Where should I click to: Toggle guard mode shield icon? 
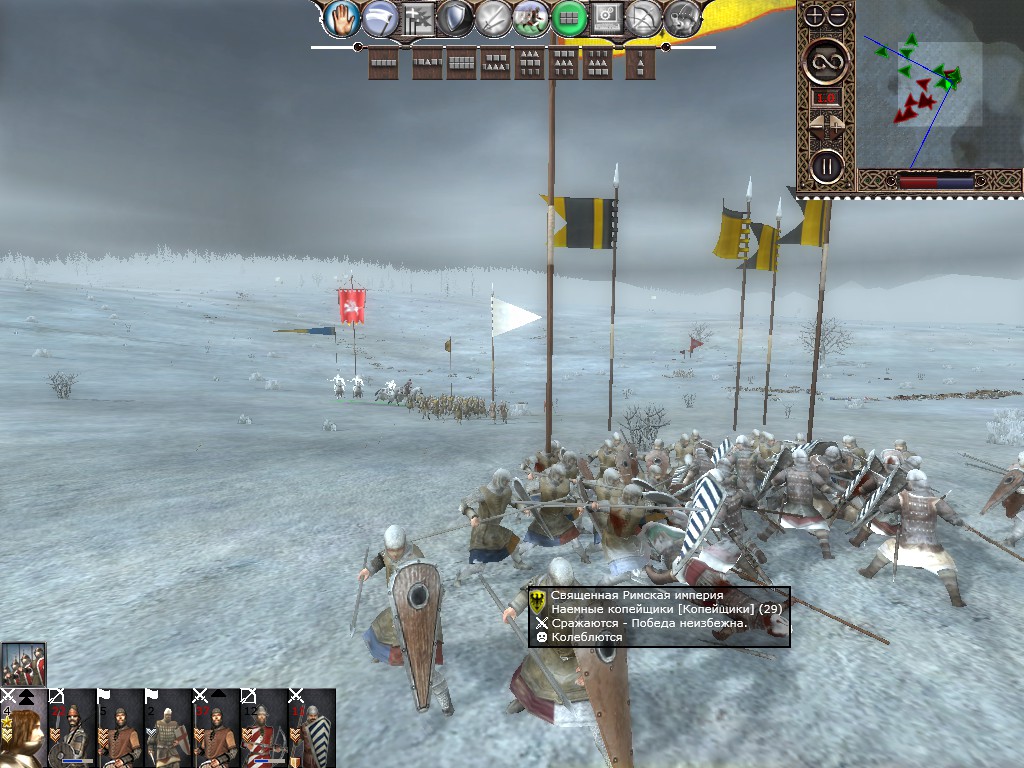pyautogui.click(x=457, y=18)
